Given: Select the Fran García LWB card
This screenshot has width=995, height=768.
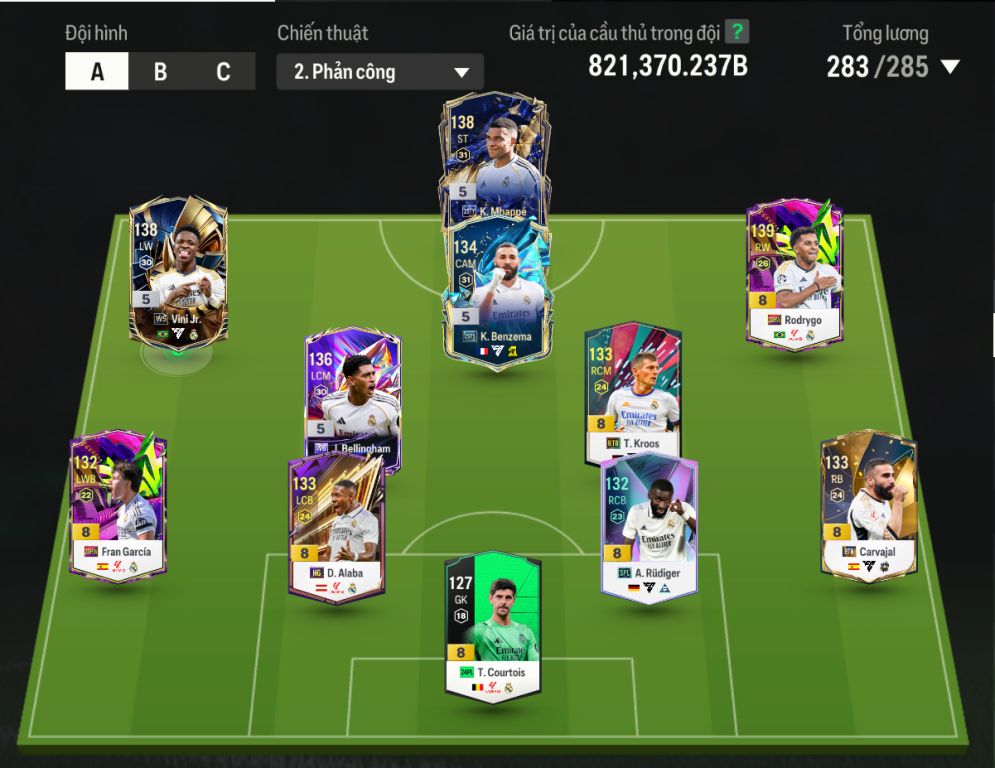Looking at the screenshot, I should pos(118,505).
